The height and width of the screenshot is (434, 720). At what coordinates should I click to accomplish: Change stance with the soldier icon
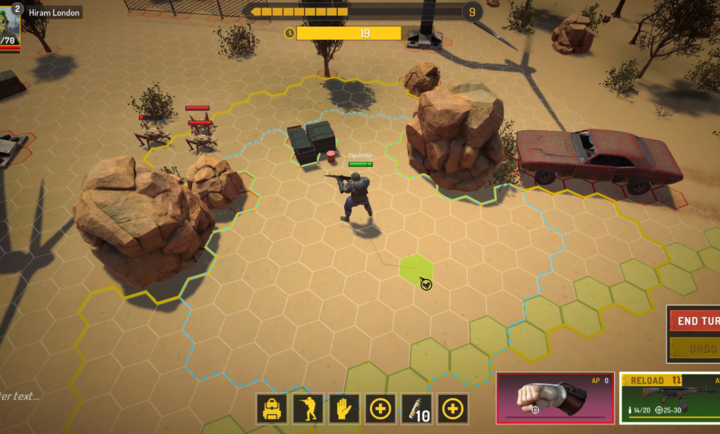[x=308, y=408]
